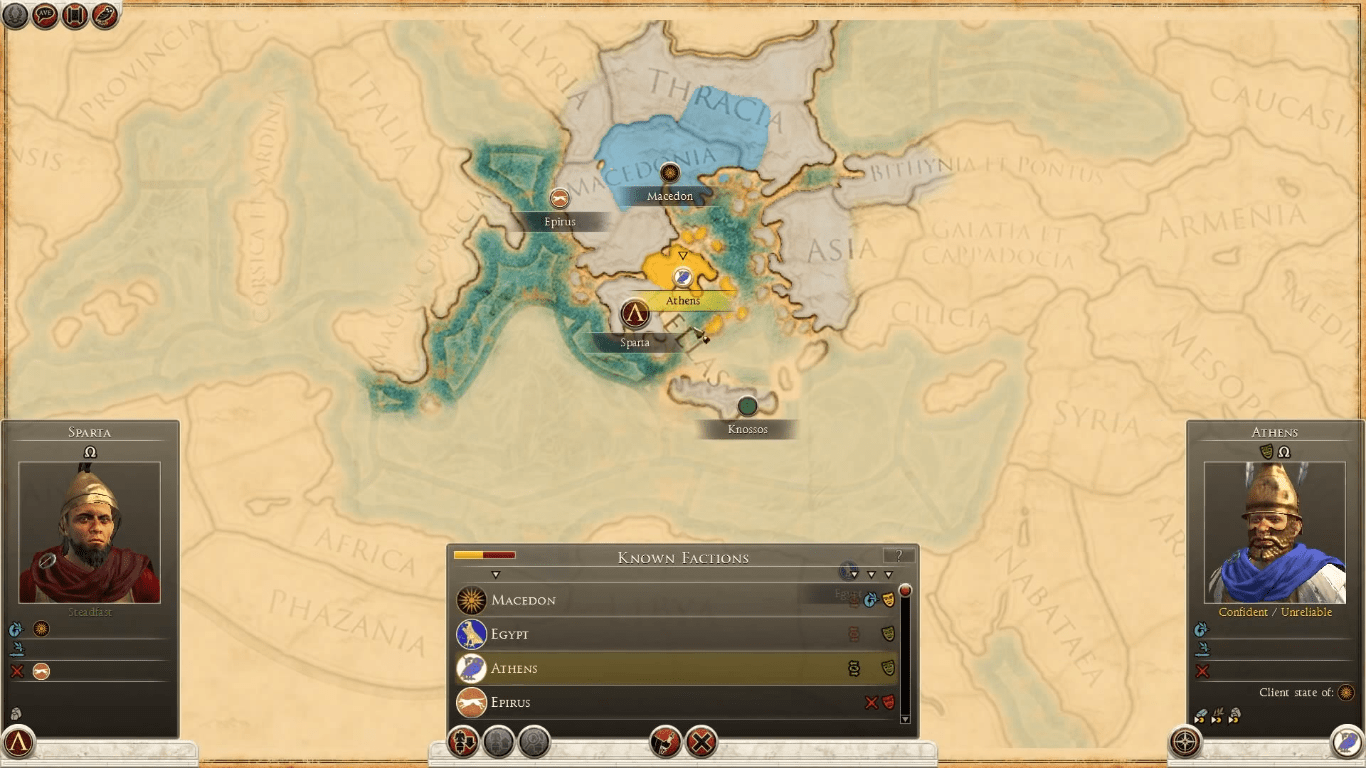
Task: Click Sparta's lambda shield emblem bottom left
Action: click(x=17, y=743)
